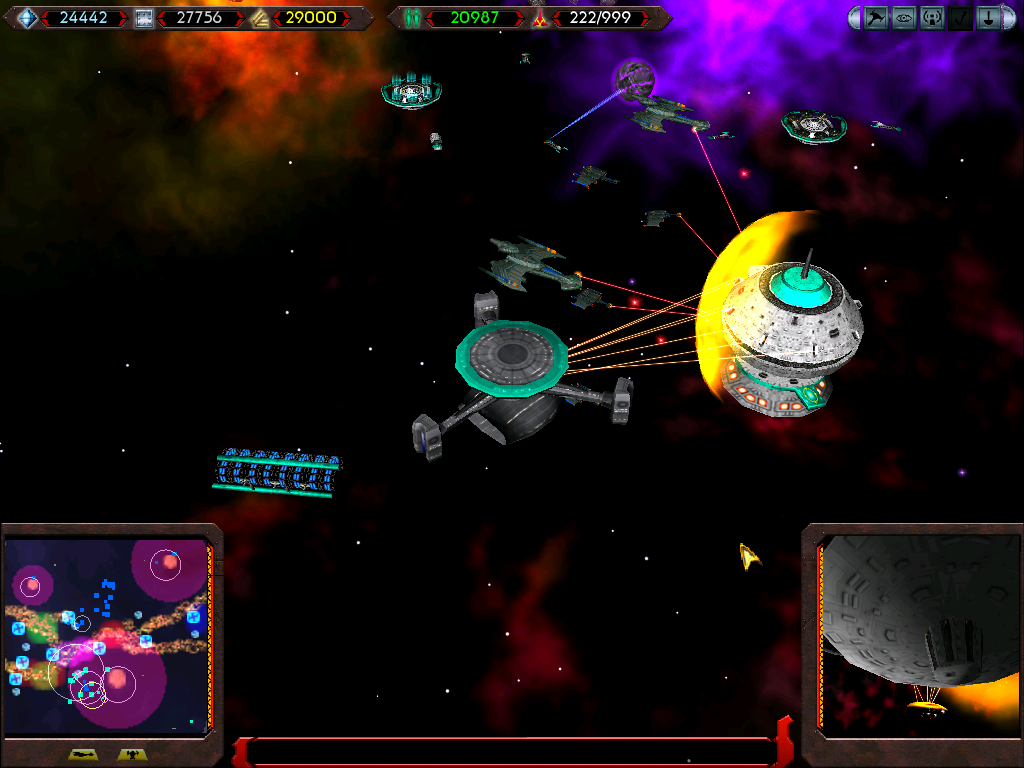This screenshot has width=1024, height=768.
Task: Select the checkmark objectives button
Action: 960,18
